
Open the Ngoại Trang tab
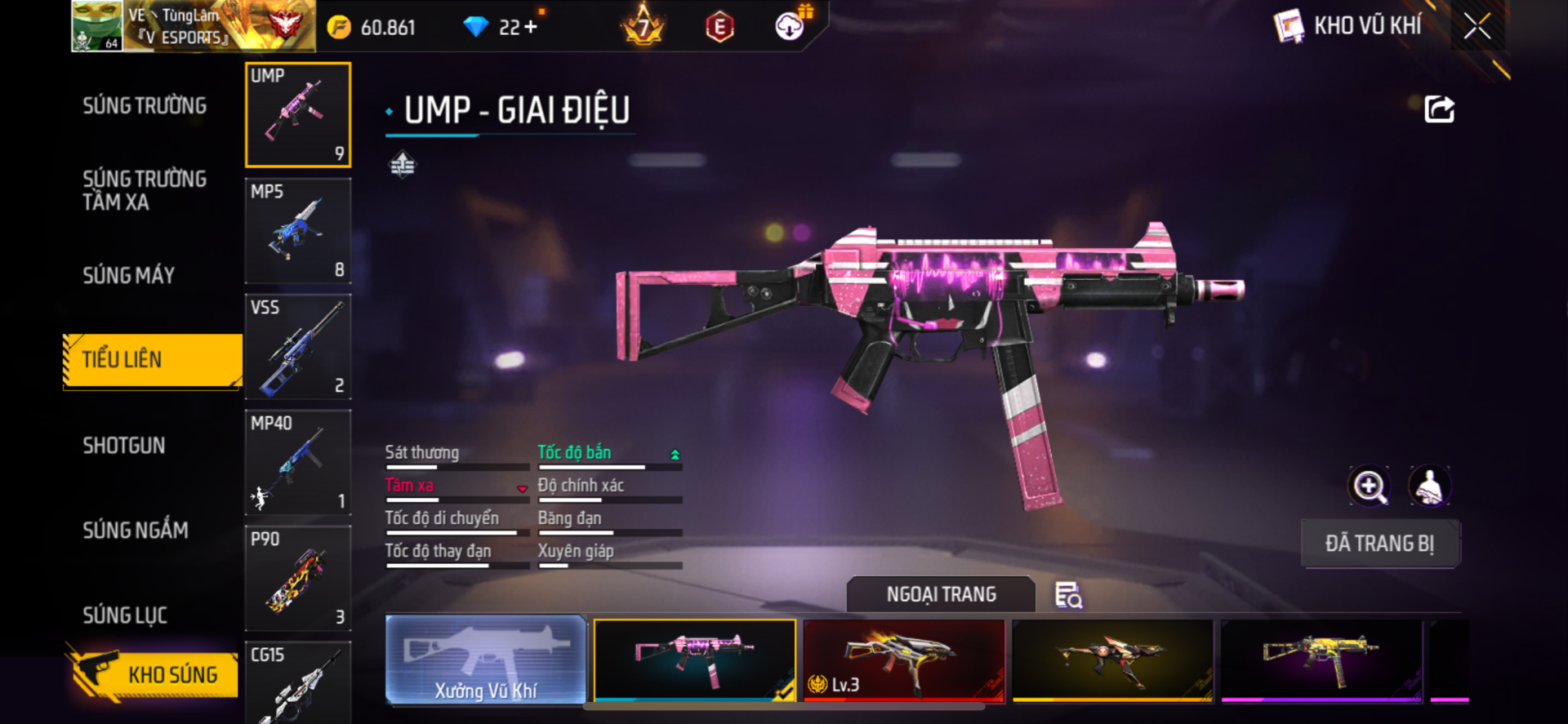pos(941,594)
